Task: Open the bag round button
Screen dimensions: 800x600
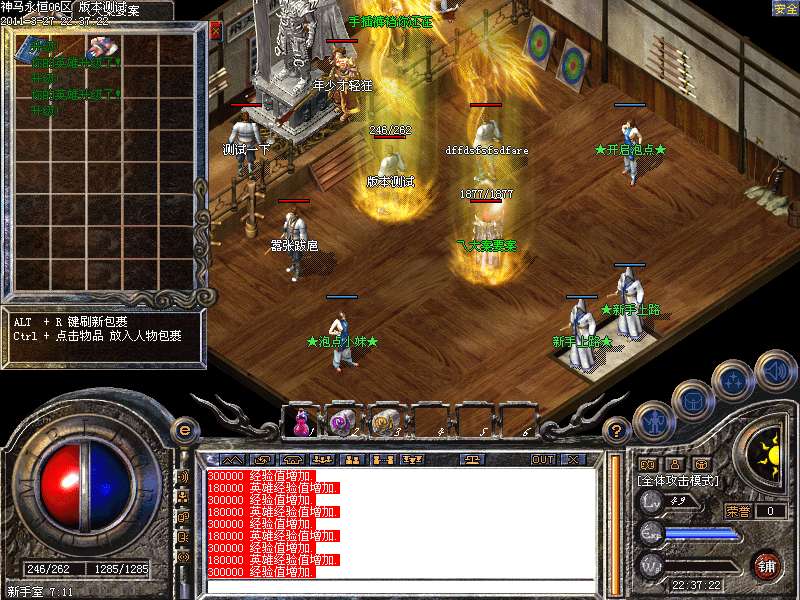Action: (692, 400)
